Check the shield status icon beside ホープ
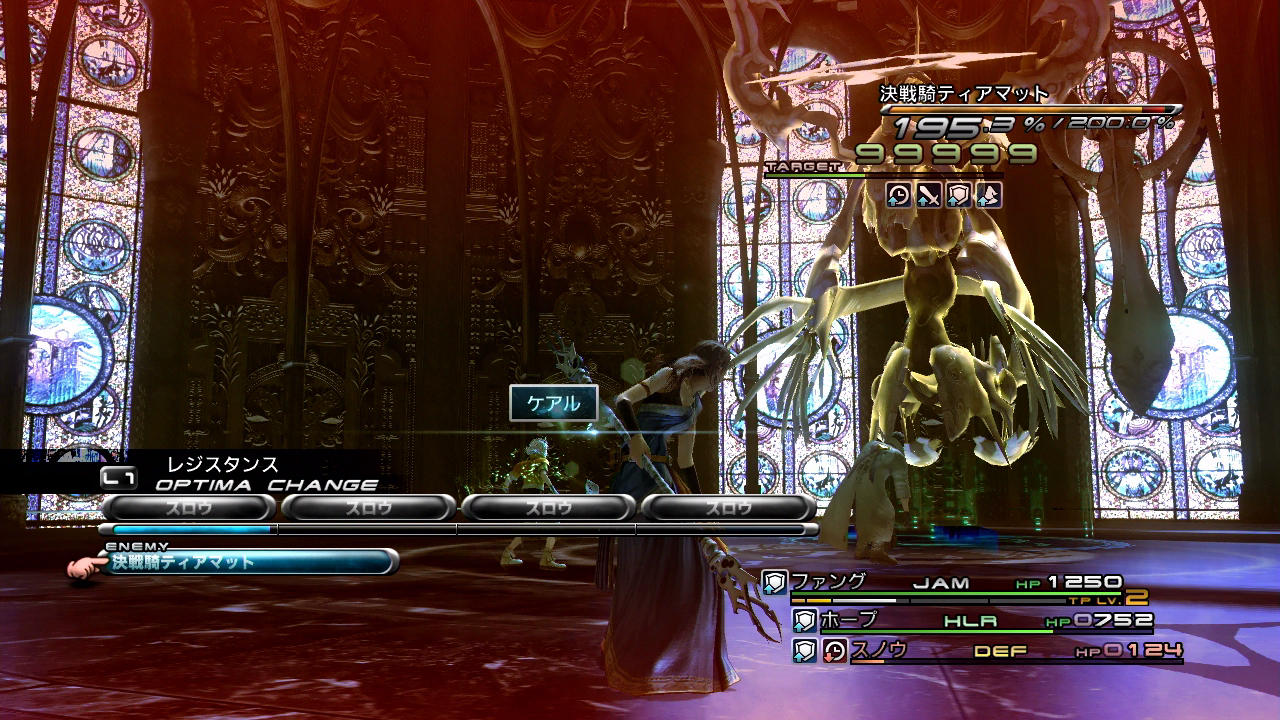The image size is (1280, 720). [805, 621]
